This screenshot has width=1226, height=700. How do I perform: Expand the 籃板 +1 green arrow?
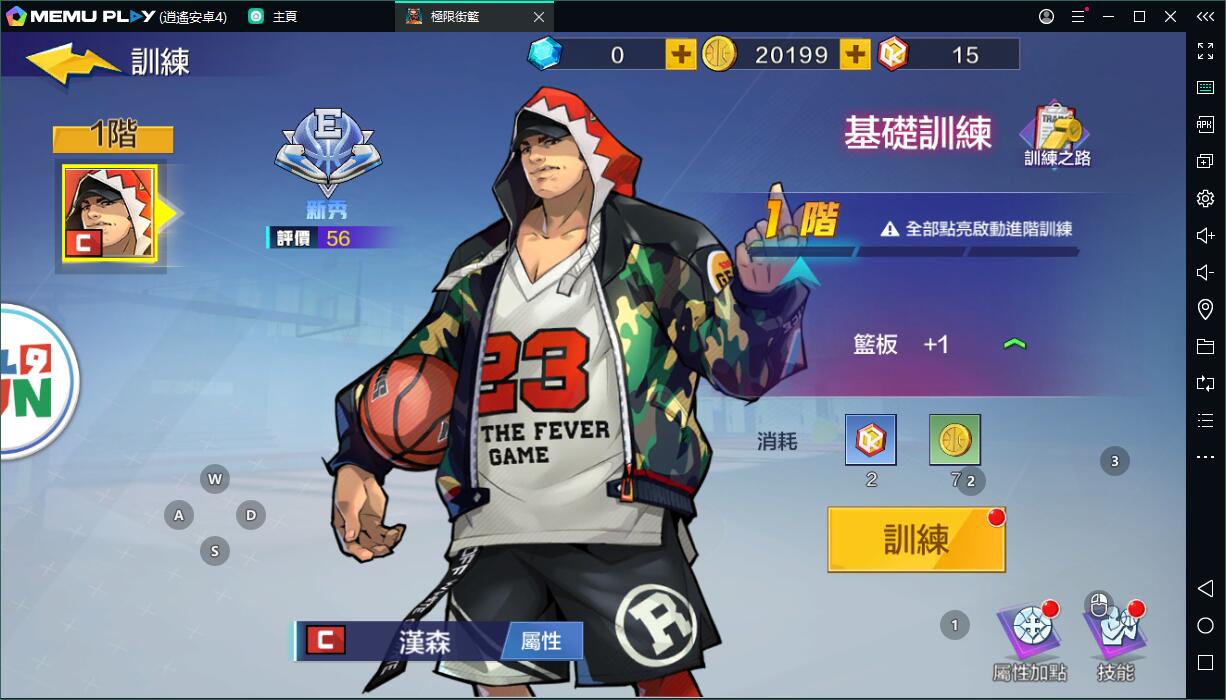click(x=1014, y=344)
